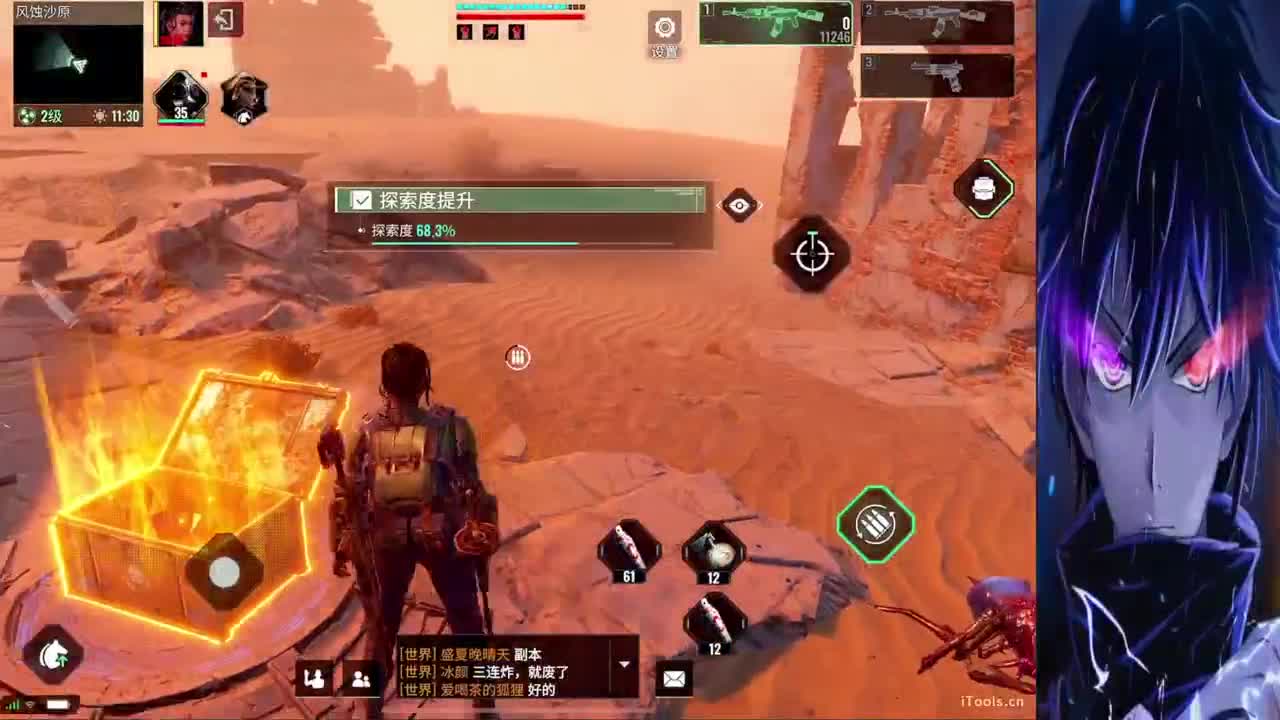Tap the aim crosshair button
Viewport: 1280px width, 720px height.
pyautogui.click(x=812, y=254)
